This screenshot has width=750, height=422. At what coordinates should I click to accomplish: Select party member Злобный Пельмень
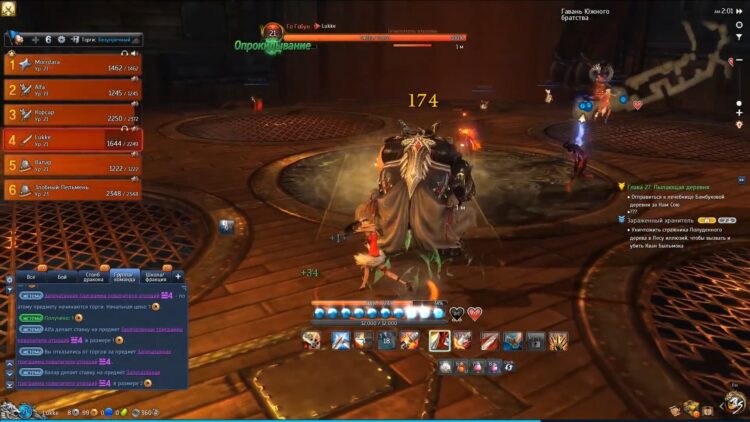coord(72,189)
